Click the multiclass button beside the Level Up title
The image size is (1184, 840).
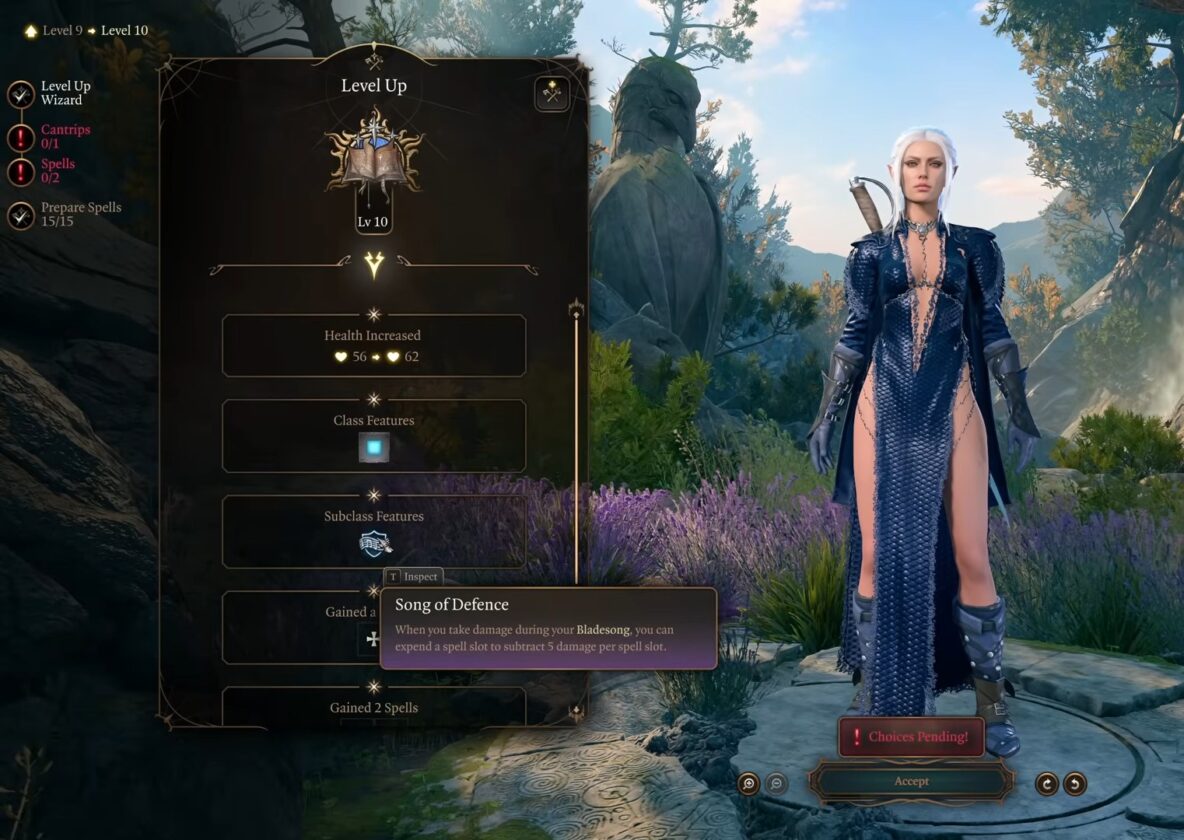pos(551,94)
